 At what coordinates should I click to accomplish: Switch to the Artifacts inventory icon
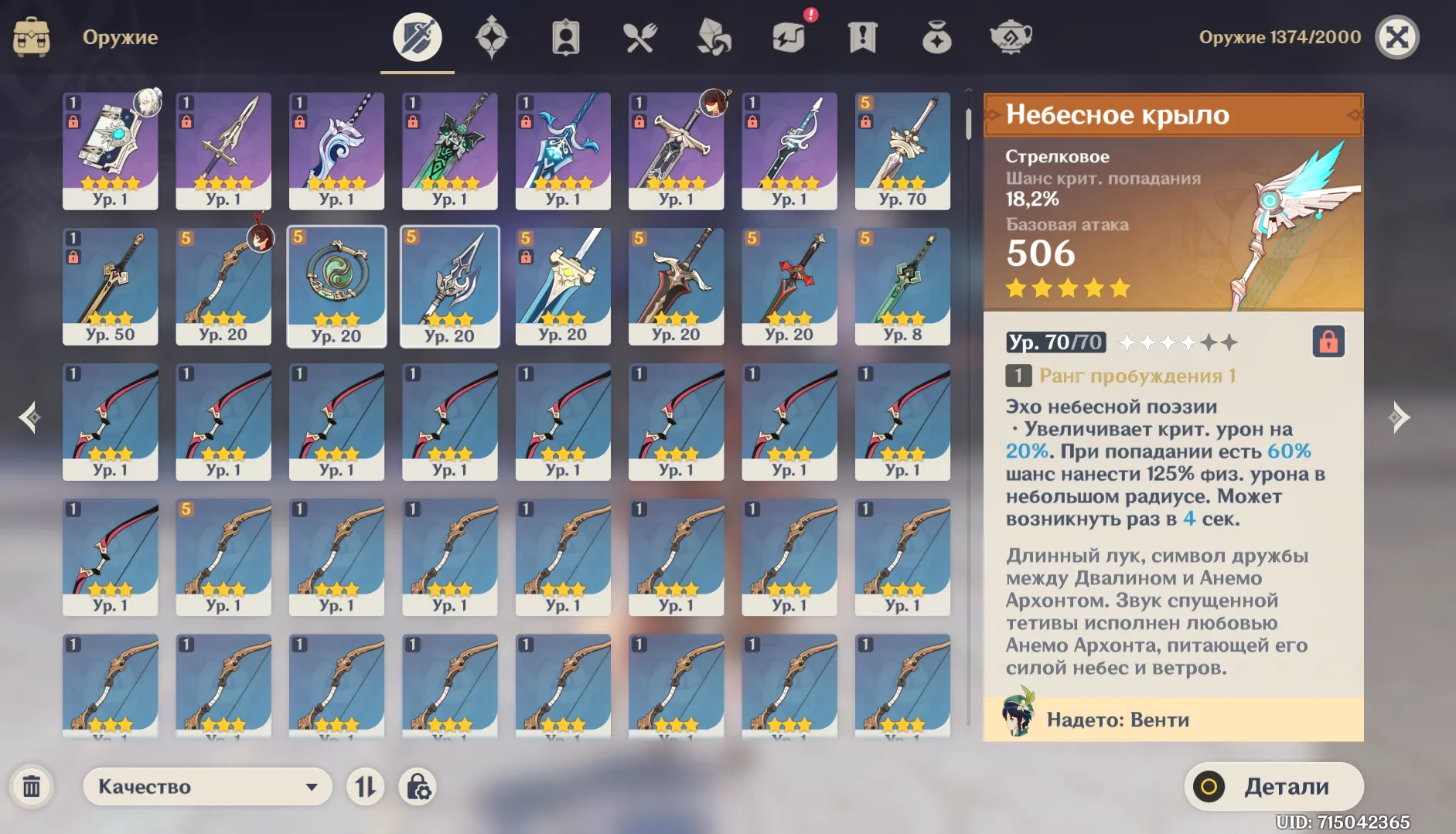click(493, 36)
